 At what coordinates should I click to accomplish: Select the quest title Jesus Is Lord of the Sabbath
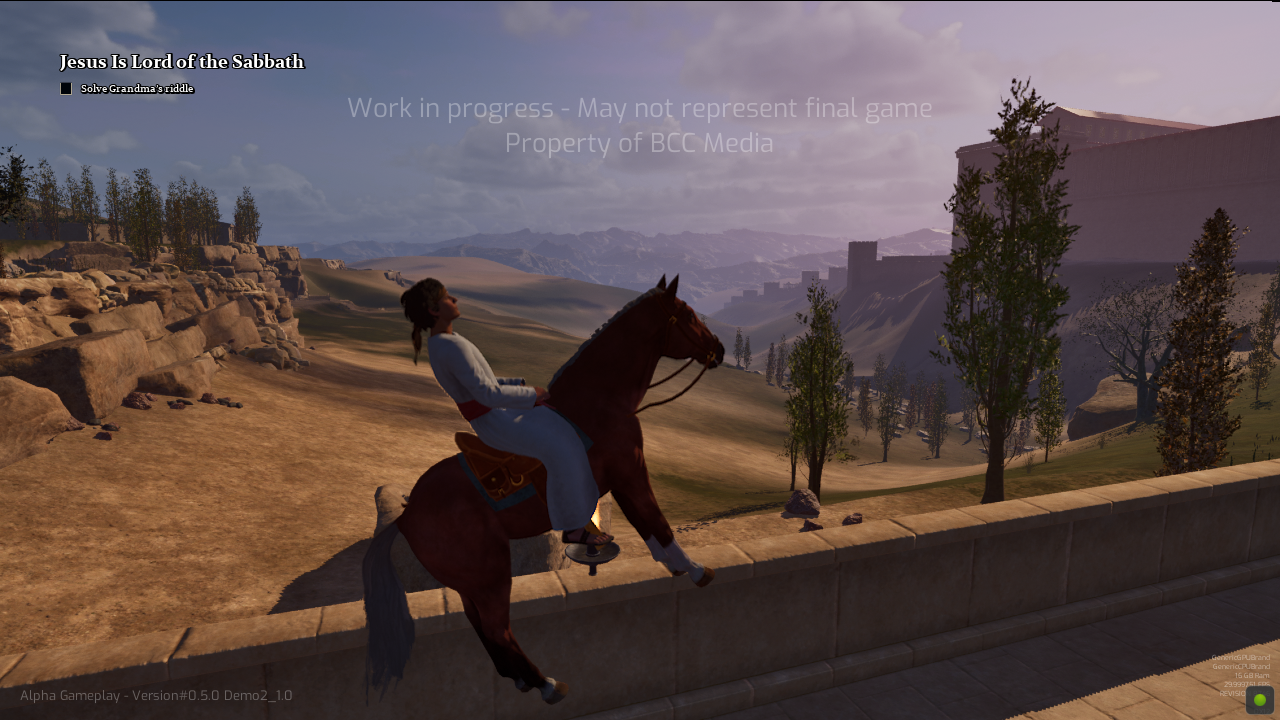coord(181,61)
